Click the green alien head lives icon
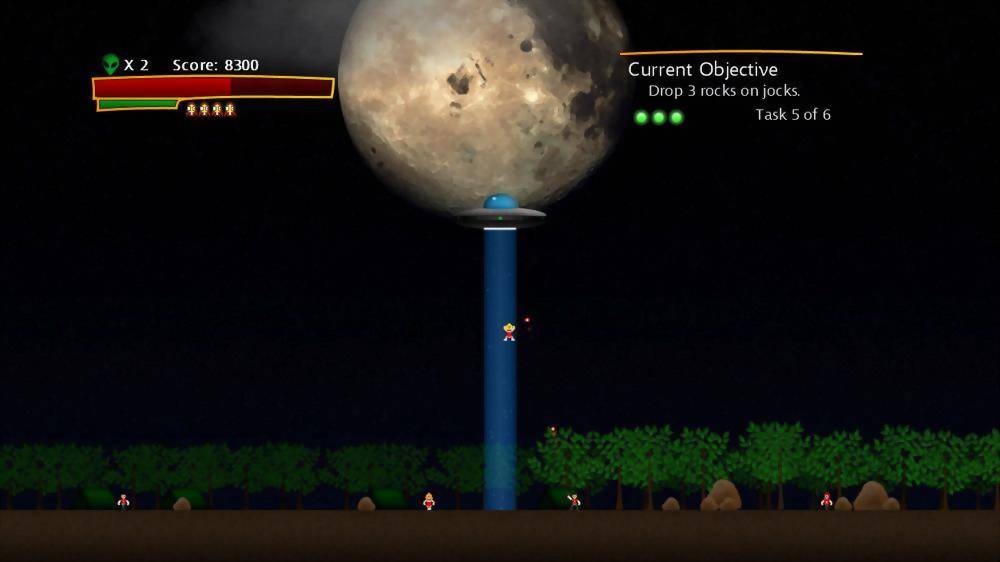Image resolution: width=1000 pixels, height=562 pixels. tap(110, 65)
